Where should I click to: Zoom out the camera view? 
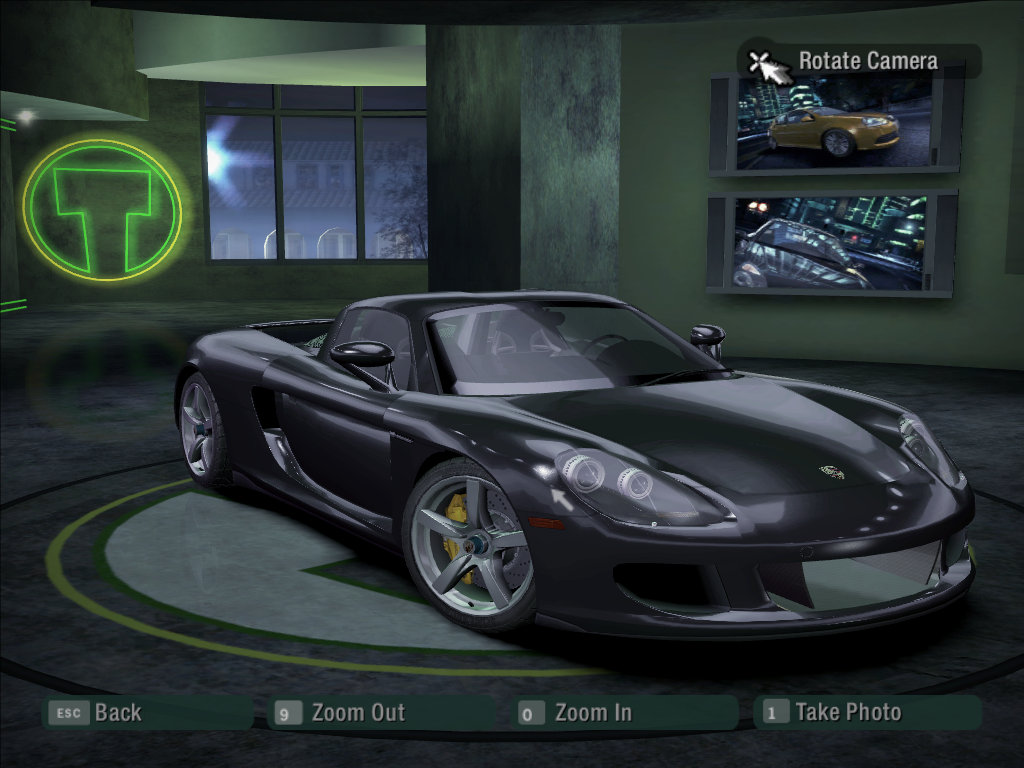[357, 713]
